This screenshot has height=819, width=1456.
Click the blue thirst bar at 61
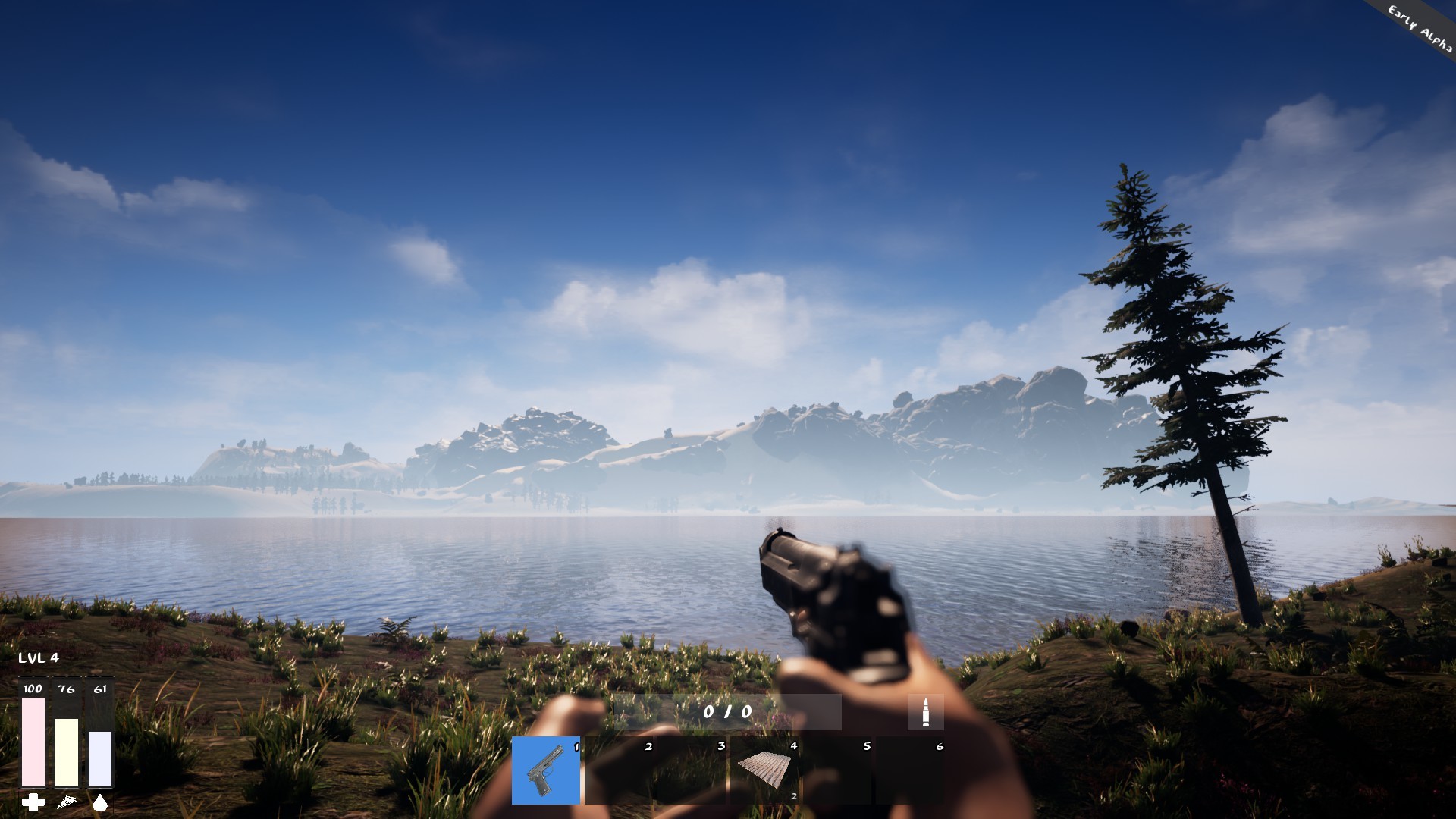[99, 758]
